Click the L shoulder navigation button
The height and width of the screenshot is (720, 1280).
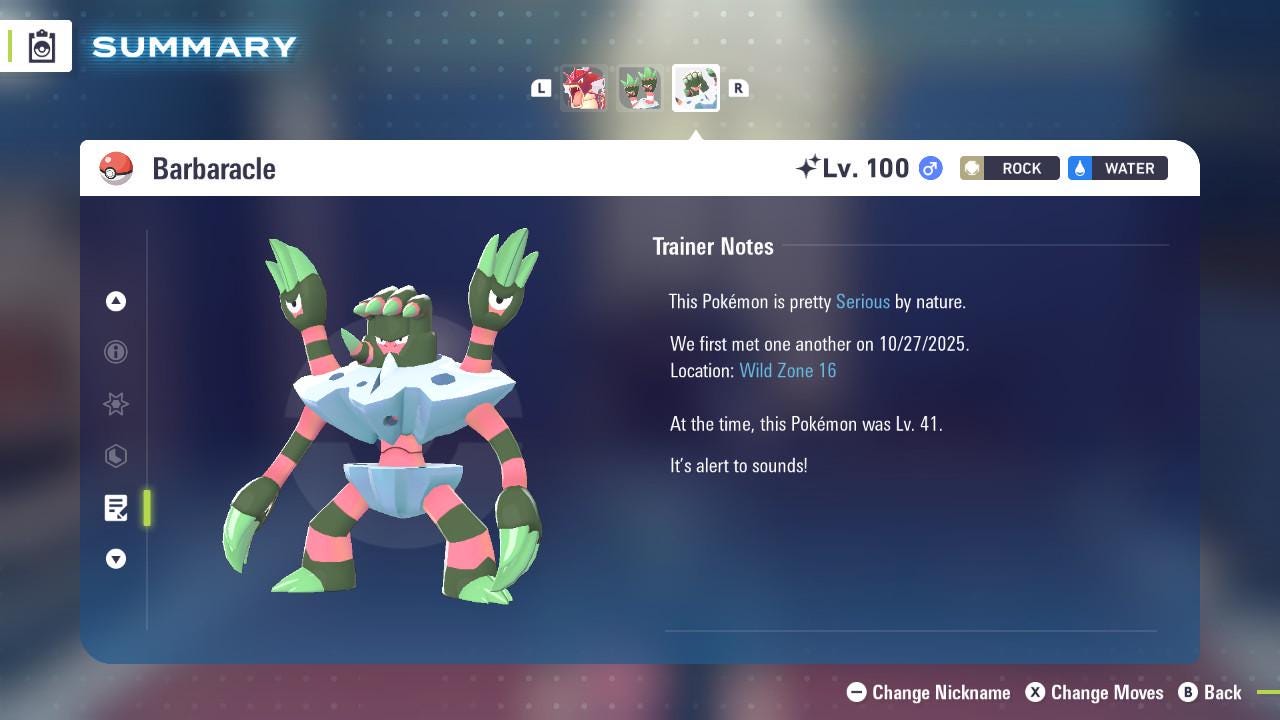541,88
